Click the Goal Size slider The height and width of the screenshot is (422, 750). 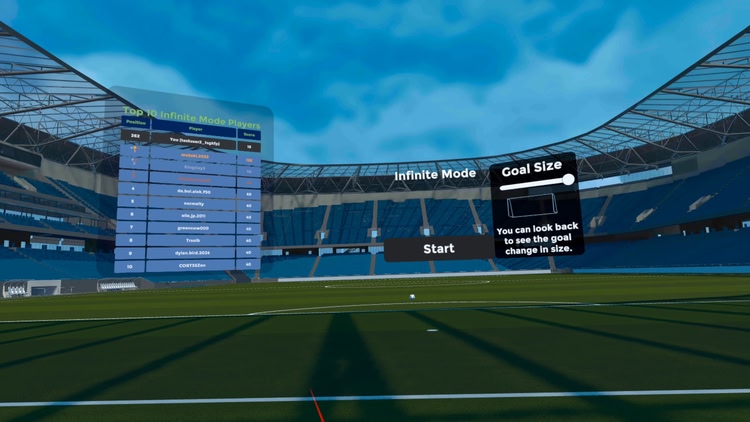tap(538, 184)
